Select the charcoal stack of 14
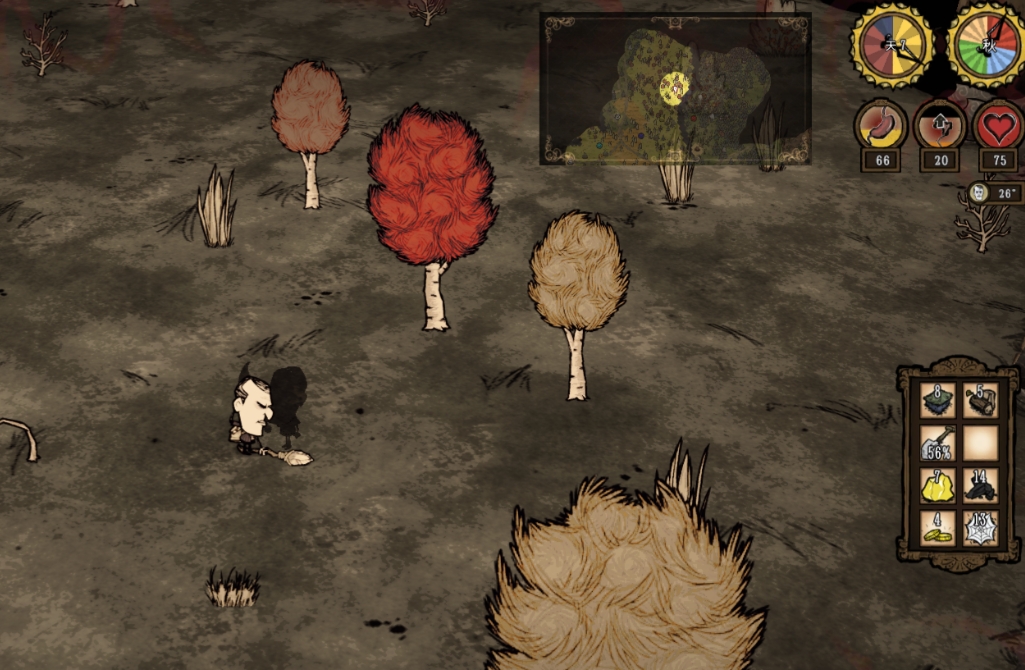The width and height of the screenshot is (1025, 670). click(x=980, y=486)
